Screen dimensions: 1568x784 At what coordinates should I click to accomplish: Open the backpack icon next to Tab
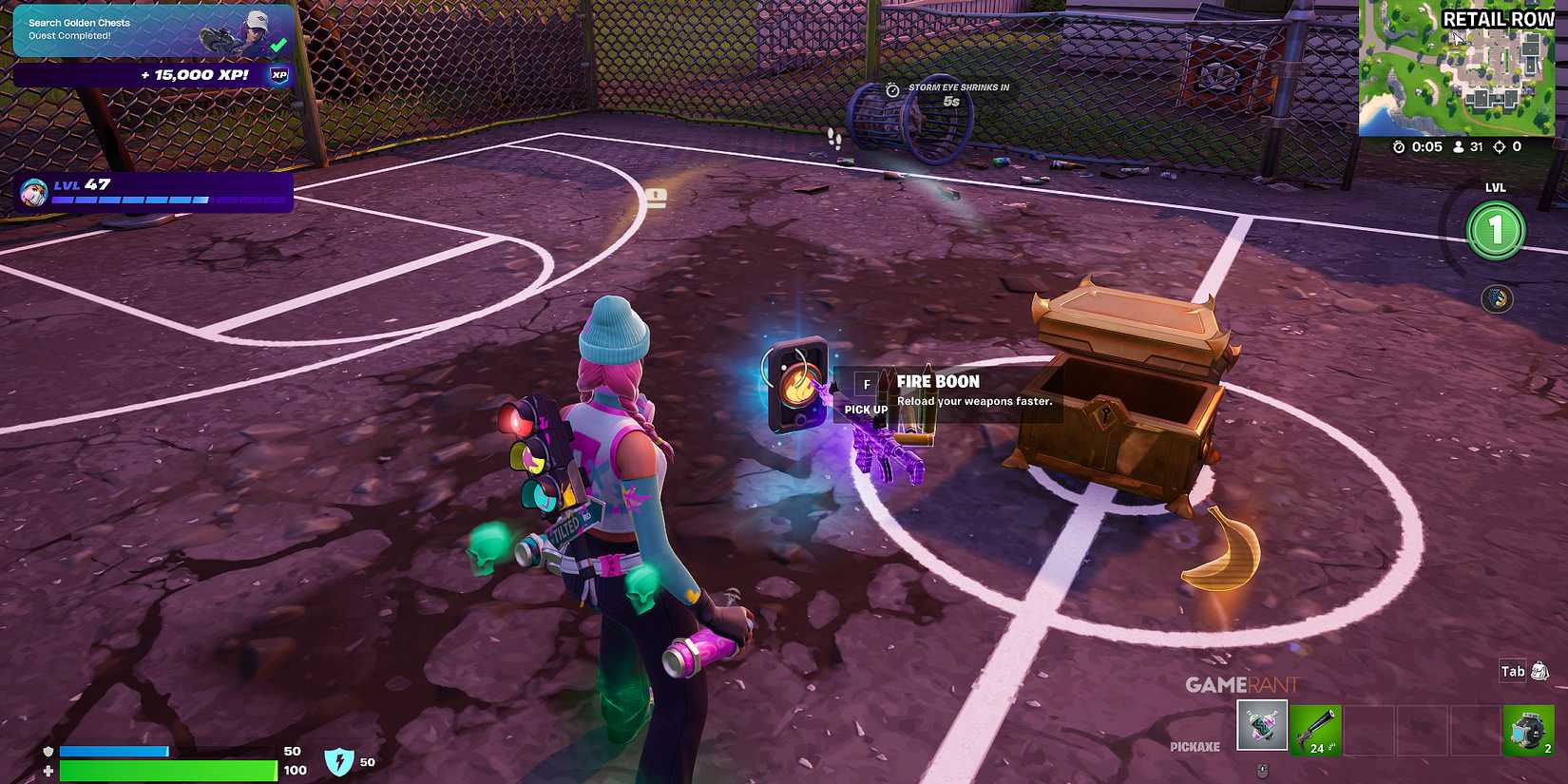1539,671
